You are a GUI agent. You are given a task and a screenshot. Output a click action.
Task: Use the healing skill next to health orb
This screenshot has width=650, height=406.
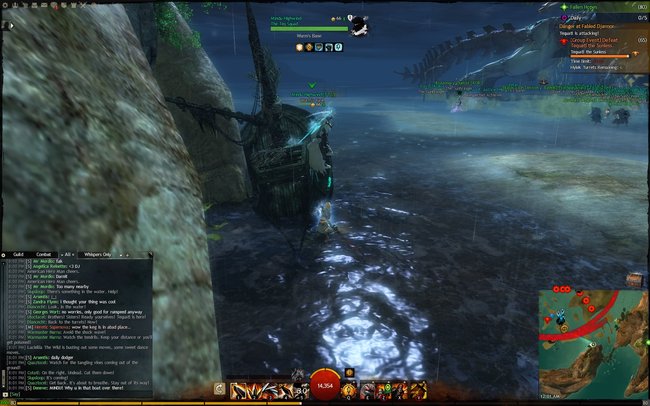(x=349, y=390)
